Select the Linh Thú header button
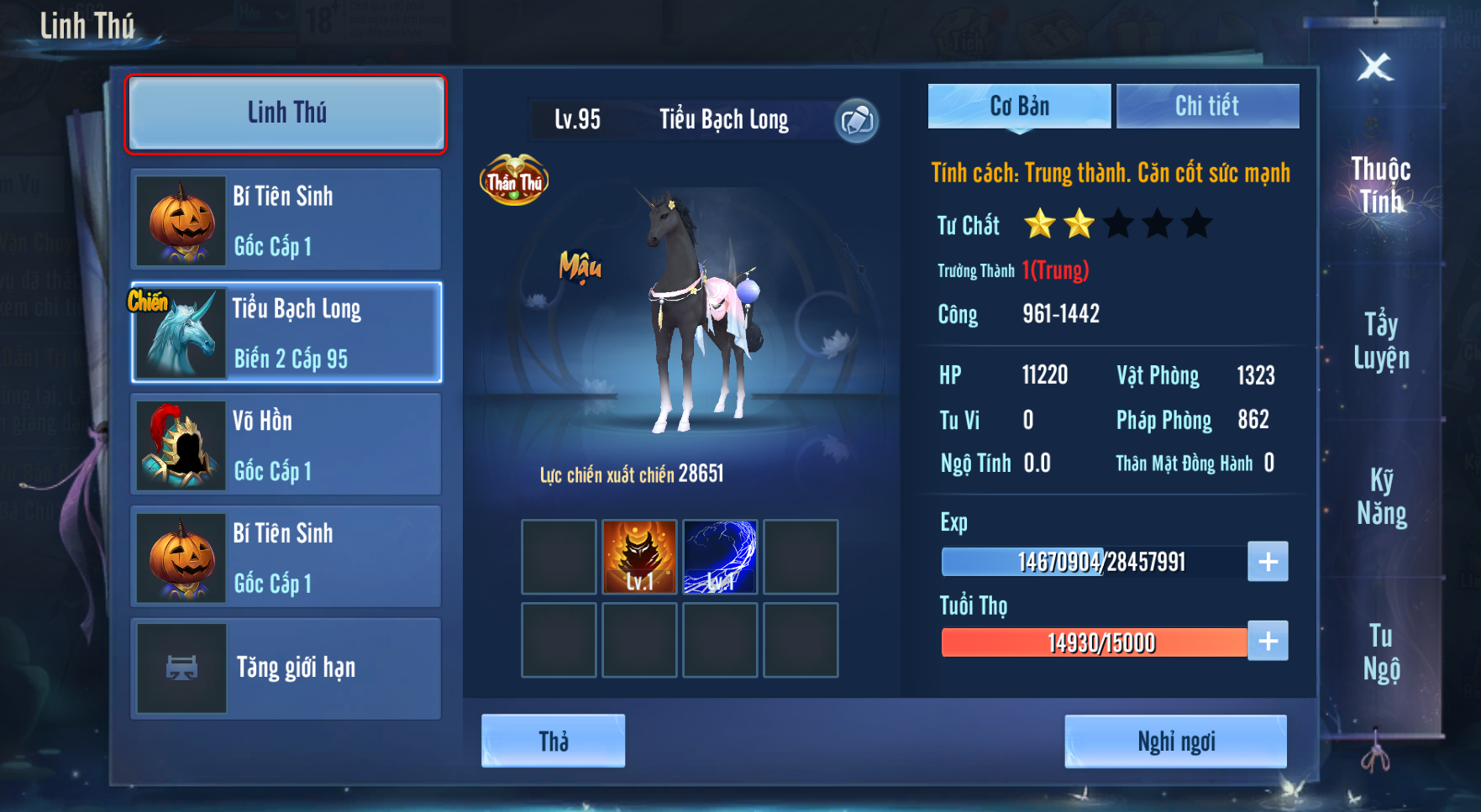1481x812 pixels. 286,113
